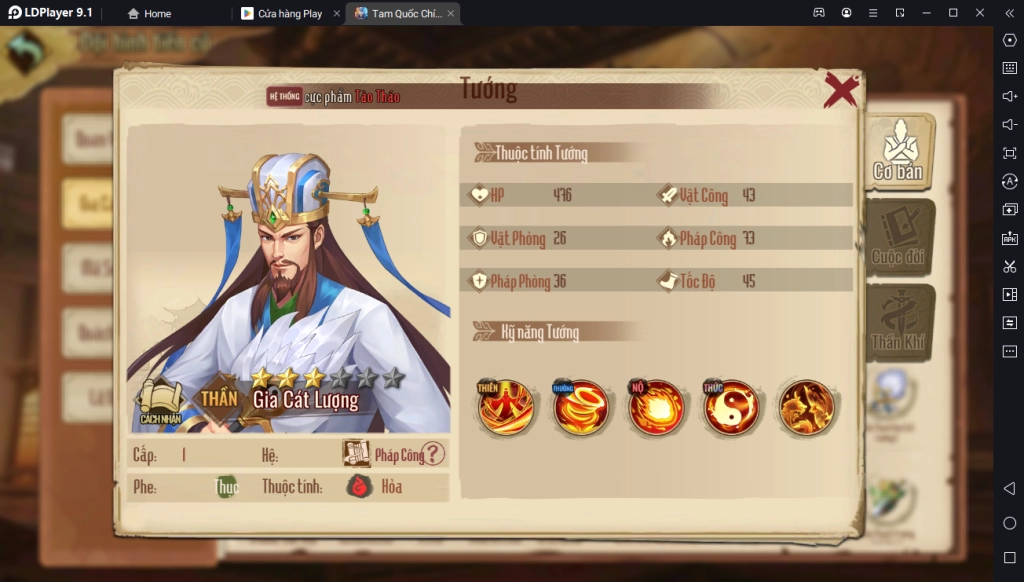Open the LDPlayer Home tab
1024x582 pixels.
[150, 14]
